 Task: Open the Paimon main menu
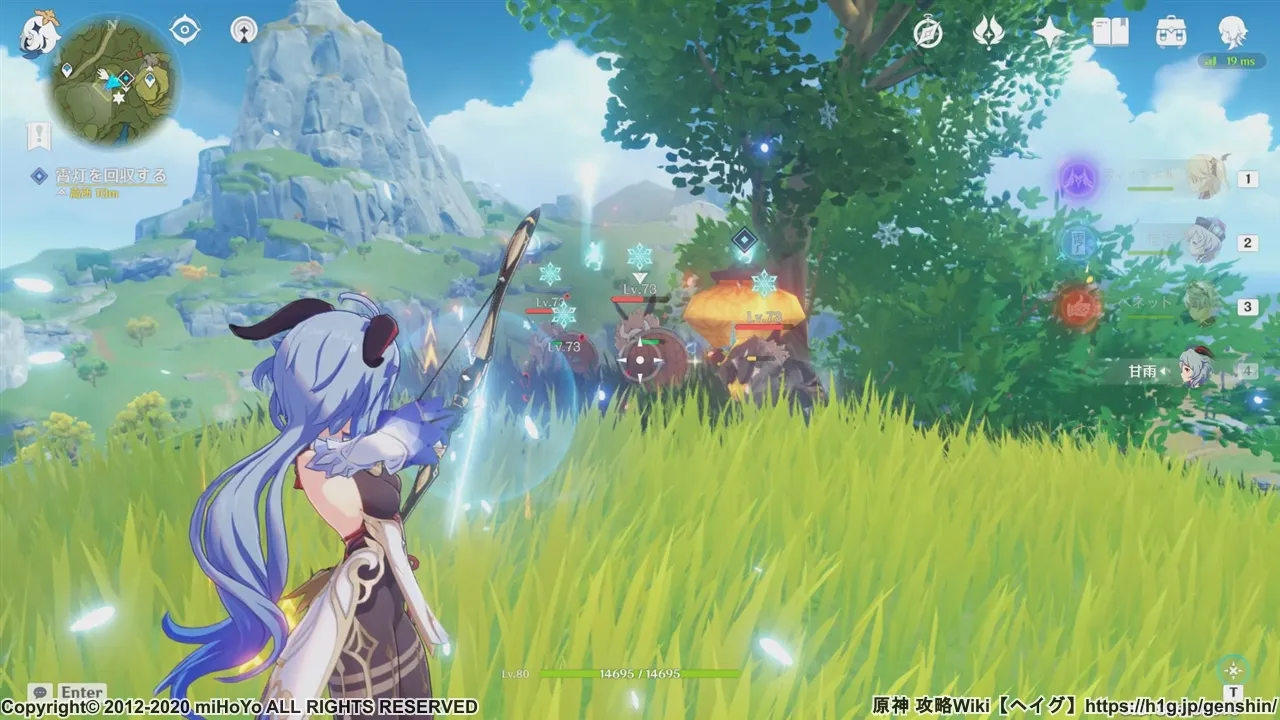[x=41, y=35]
